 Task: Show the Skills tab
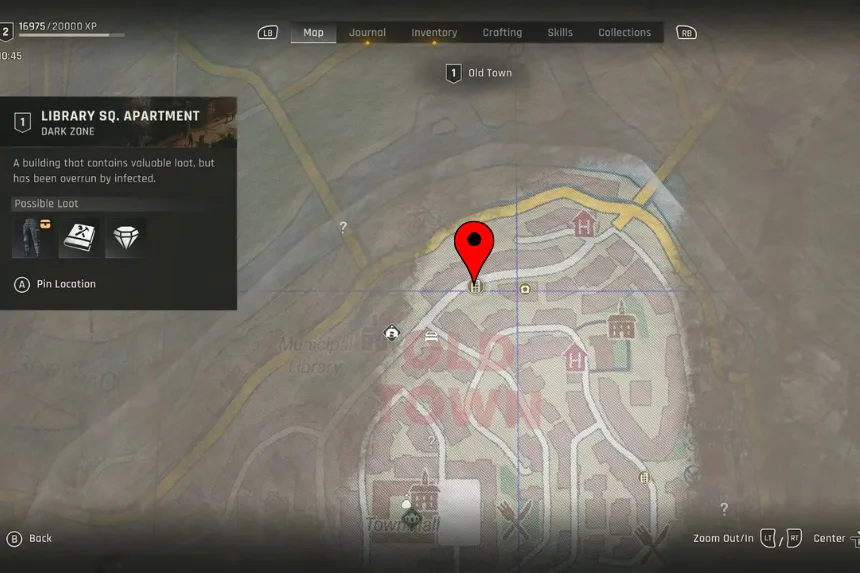[560, 33]
